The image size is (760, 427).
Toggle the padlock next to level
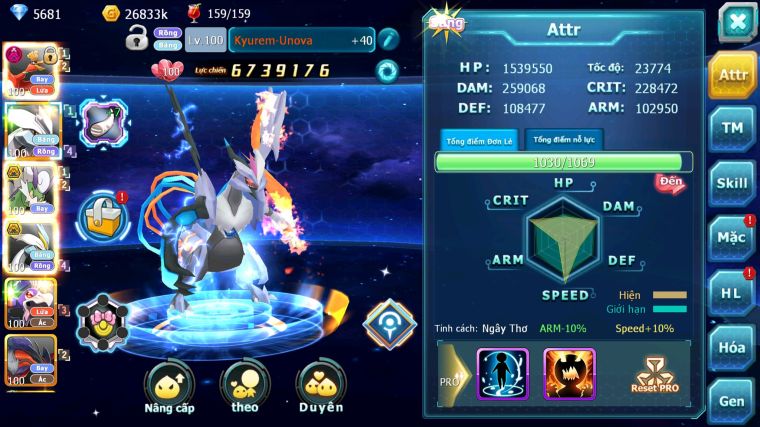click(137, 39)
